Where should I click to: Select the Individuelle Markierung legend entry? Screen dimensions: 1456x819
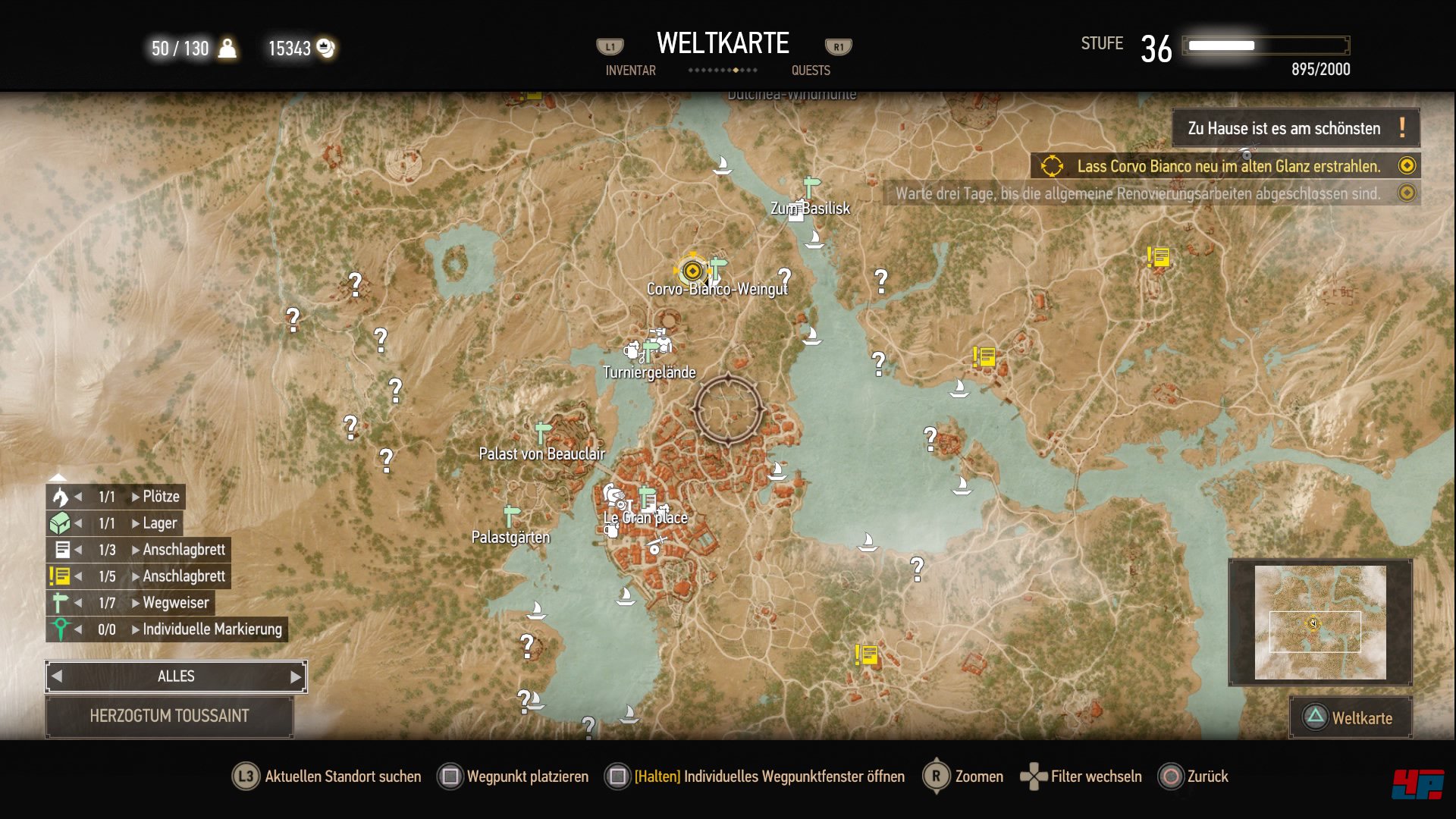click(x=212, y=629)
